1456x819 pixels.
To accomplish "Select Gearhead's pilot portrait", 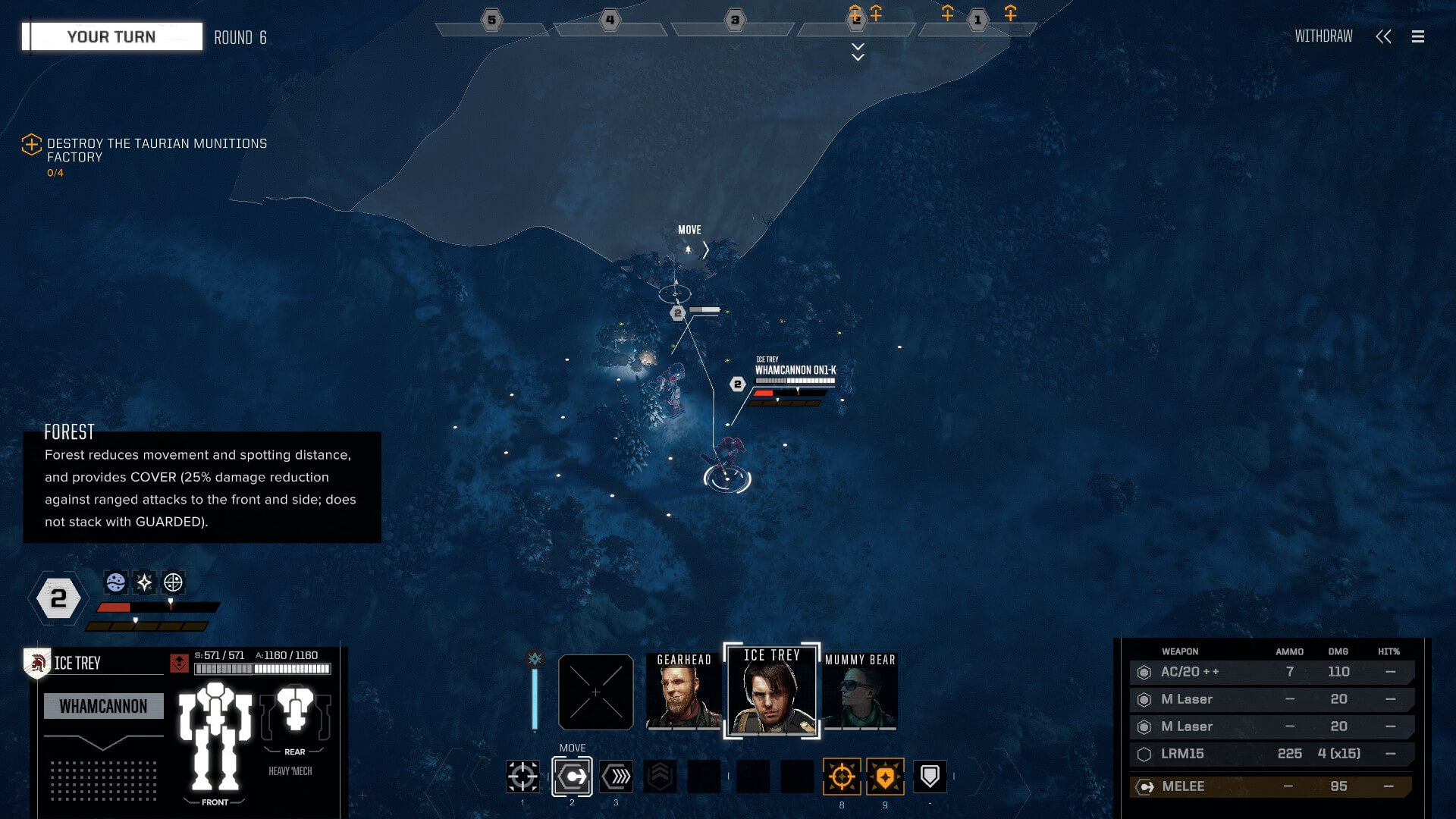I will click(683, 692).
